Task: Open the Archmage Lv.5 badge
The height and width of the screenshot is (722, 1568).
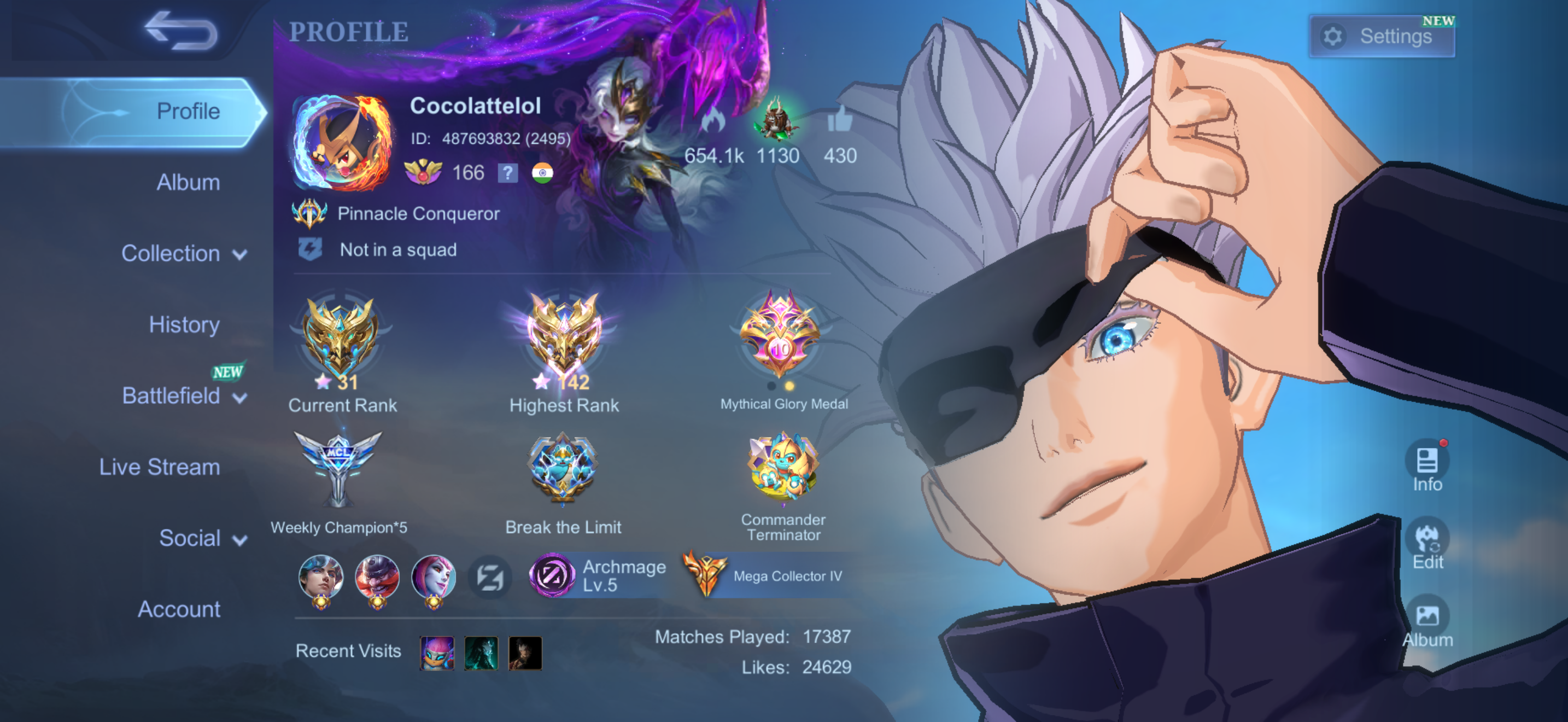Action: click(x=600, y=575)
